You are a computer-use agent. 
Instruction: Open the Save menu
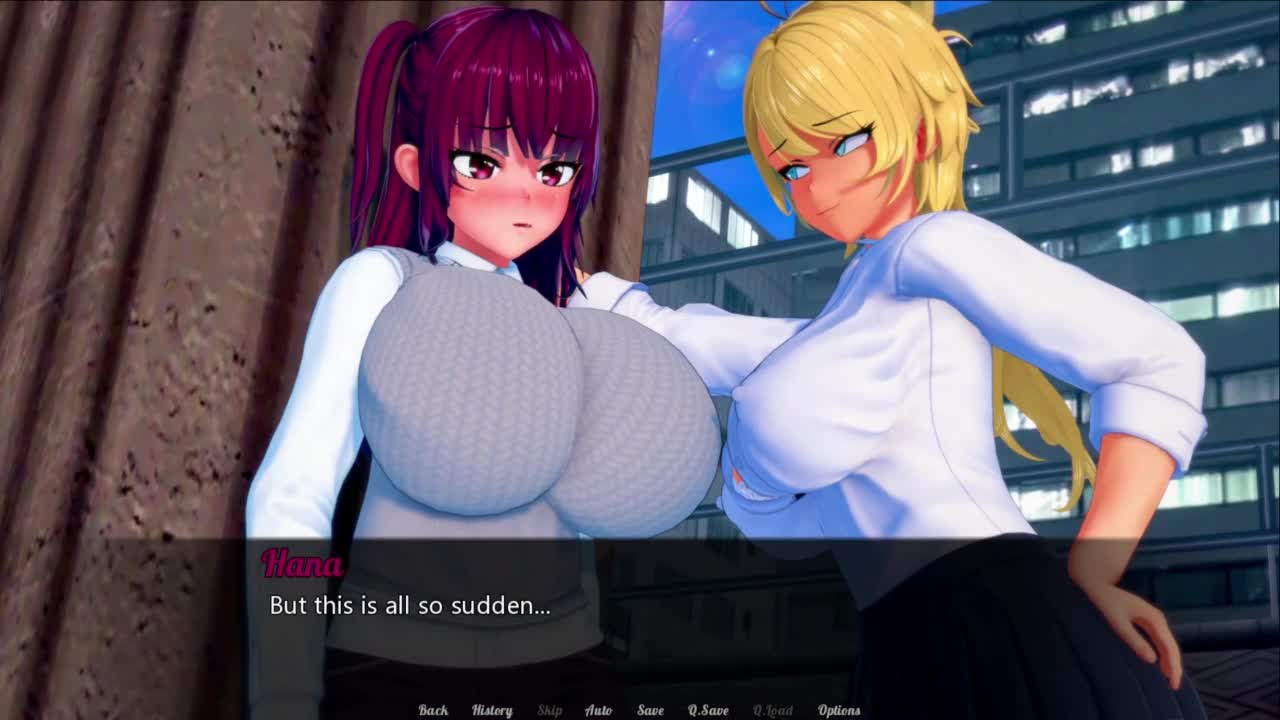tap(650, 710)
